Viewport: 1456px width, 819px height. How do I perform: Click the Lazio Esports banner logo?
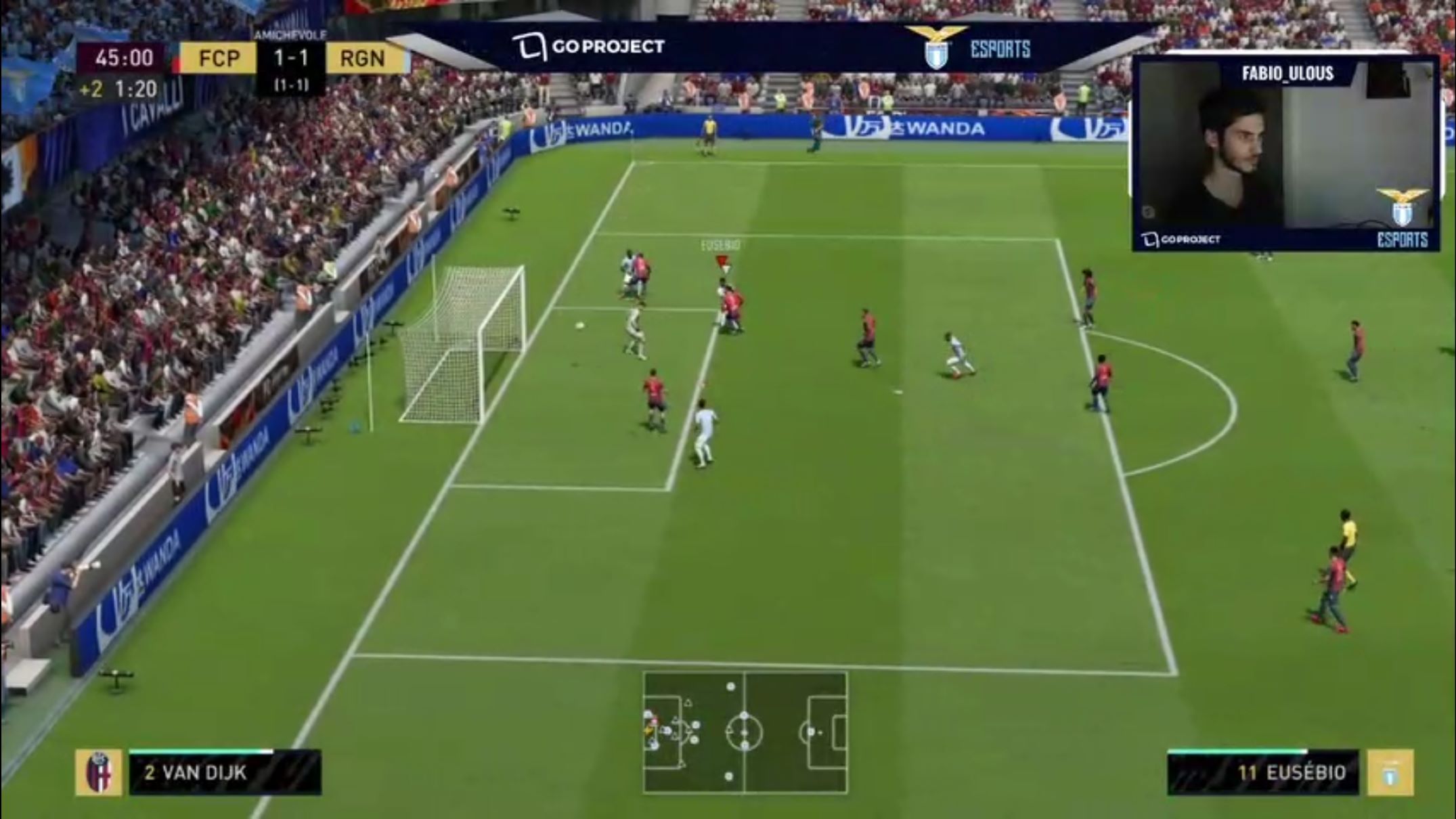(968, 48)
